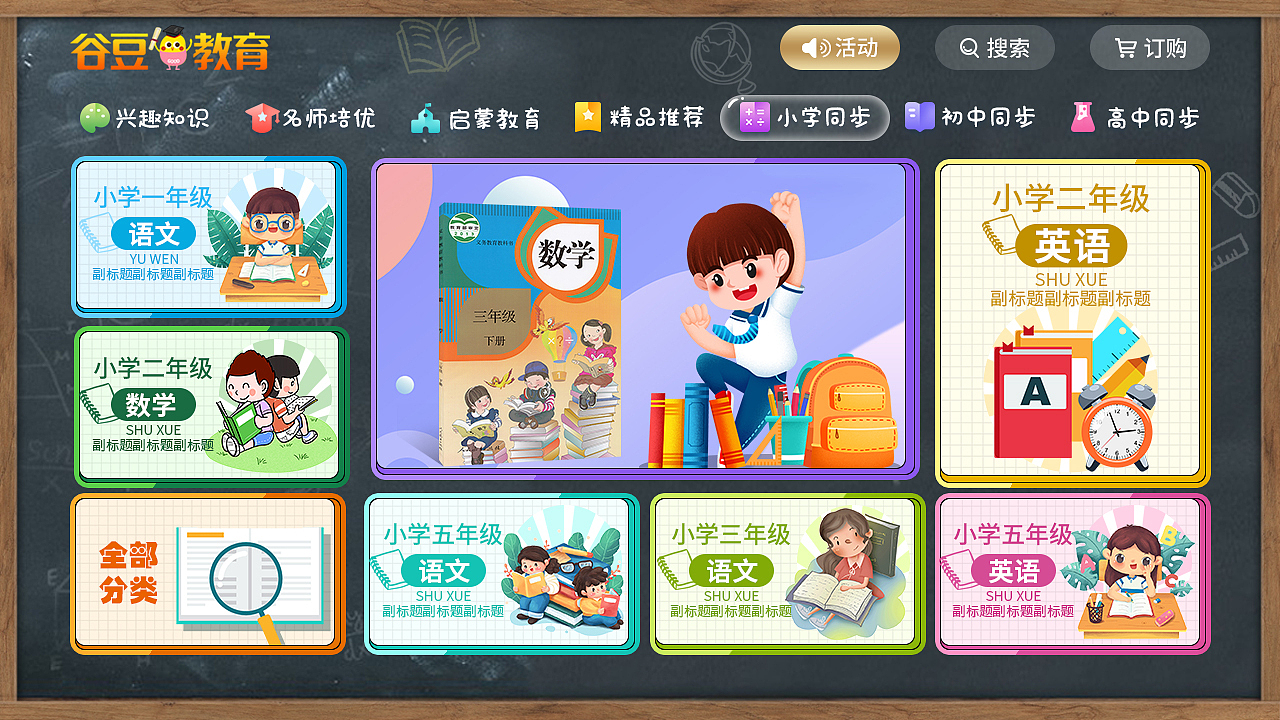Click the star icon beside 精品推荐
The width and height of the screenshot is (1280, 720).
(x=587, y=117)
